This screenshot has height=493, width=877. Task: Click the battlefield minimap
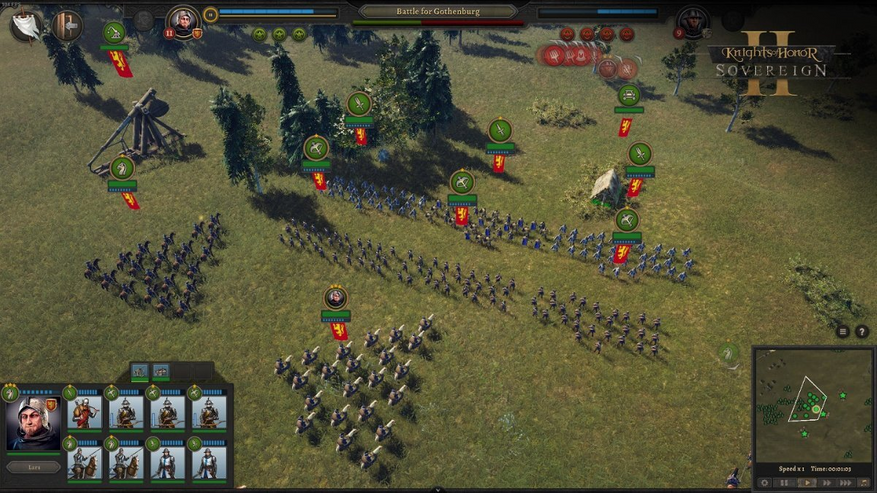point(813,404)
